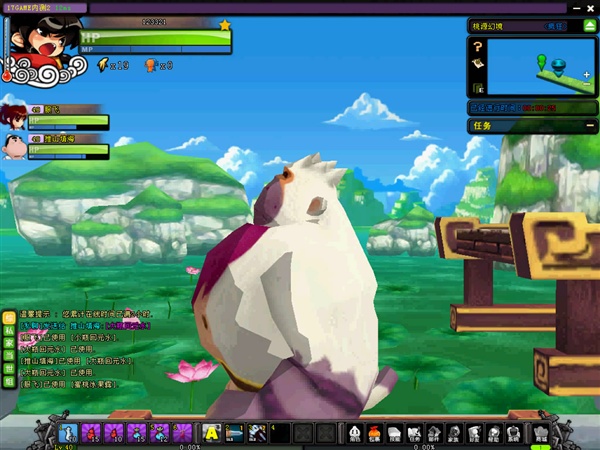Click the yellow A skill slot
The image size is (600, 450).
[x=211, y=433]
